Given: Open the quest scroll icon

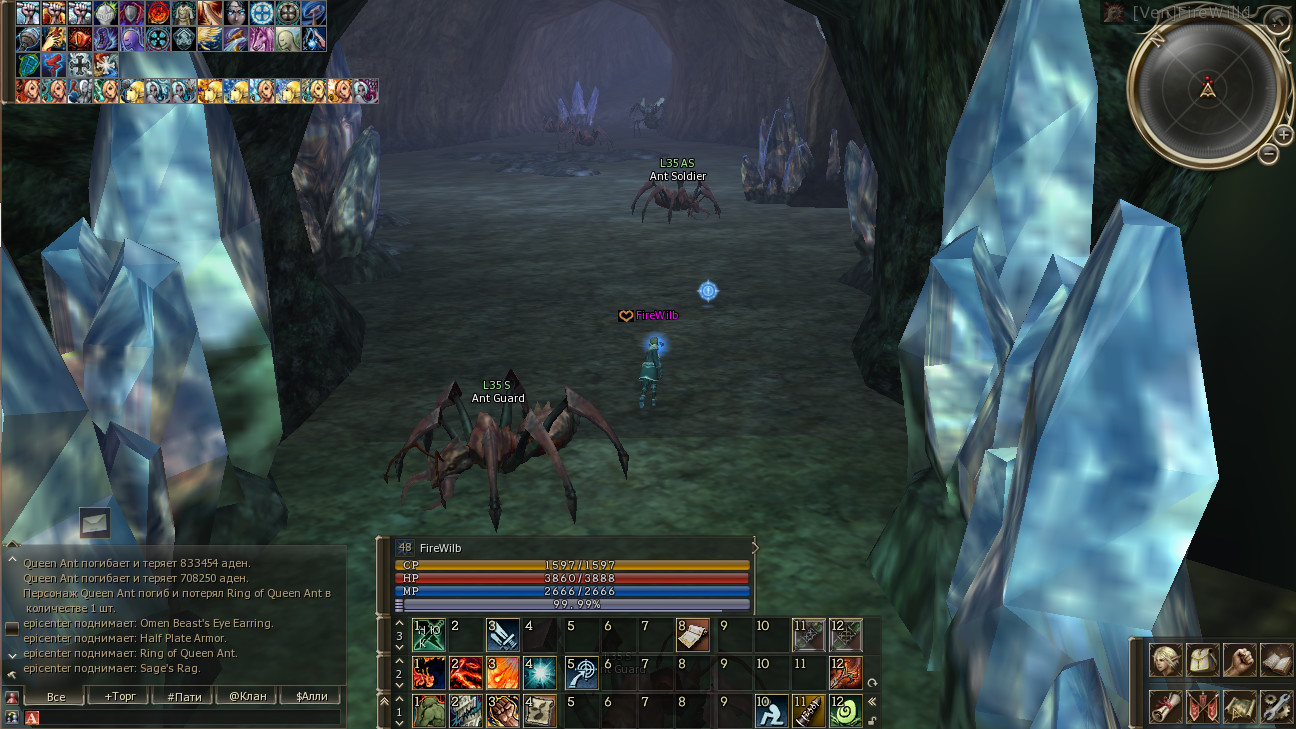Looking at the screenshot, I should point(1164,707).
